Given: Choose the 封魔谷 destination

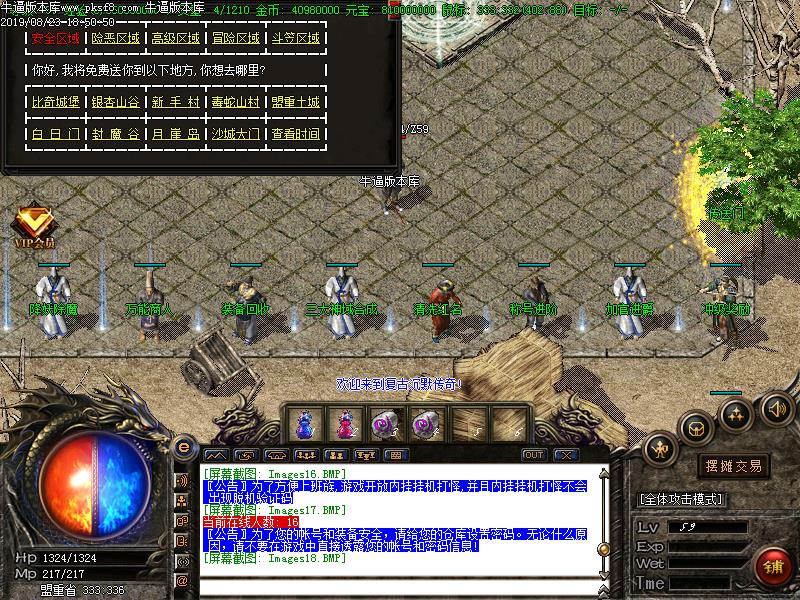Looking at the screenshot, I should click(x=115, y=134).
